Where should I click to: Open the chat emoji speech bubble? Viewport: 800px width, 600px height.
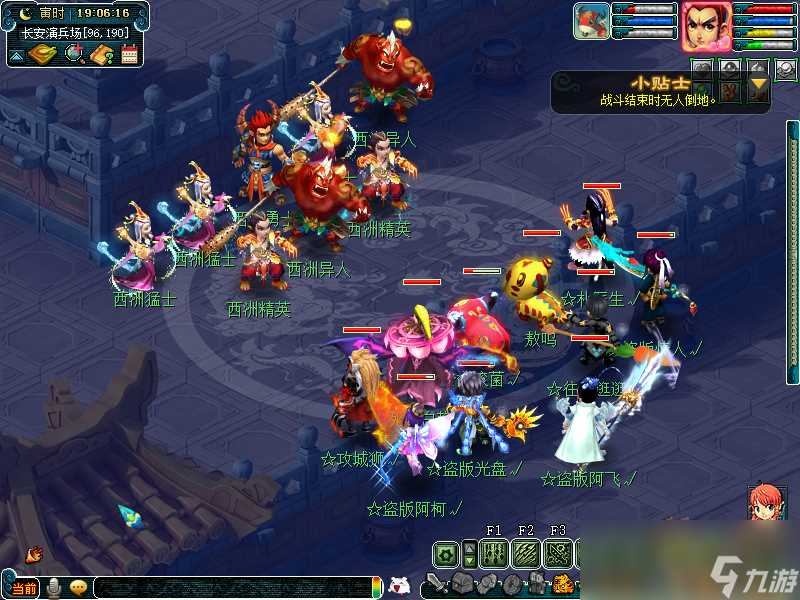pyautogui.click(x=77, y=587)
